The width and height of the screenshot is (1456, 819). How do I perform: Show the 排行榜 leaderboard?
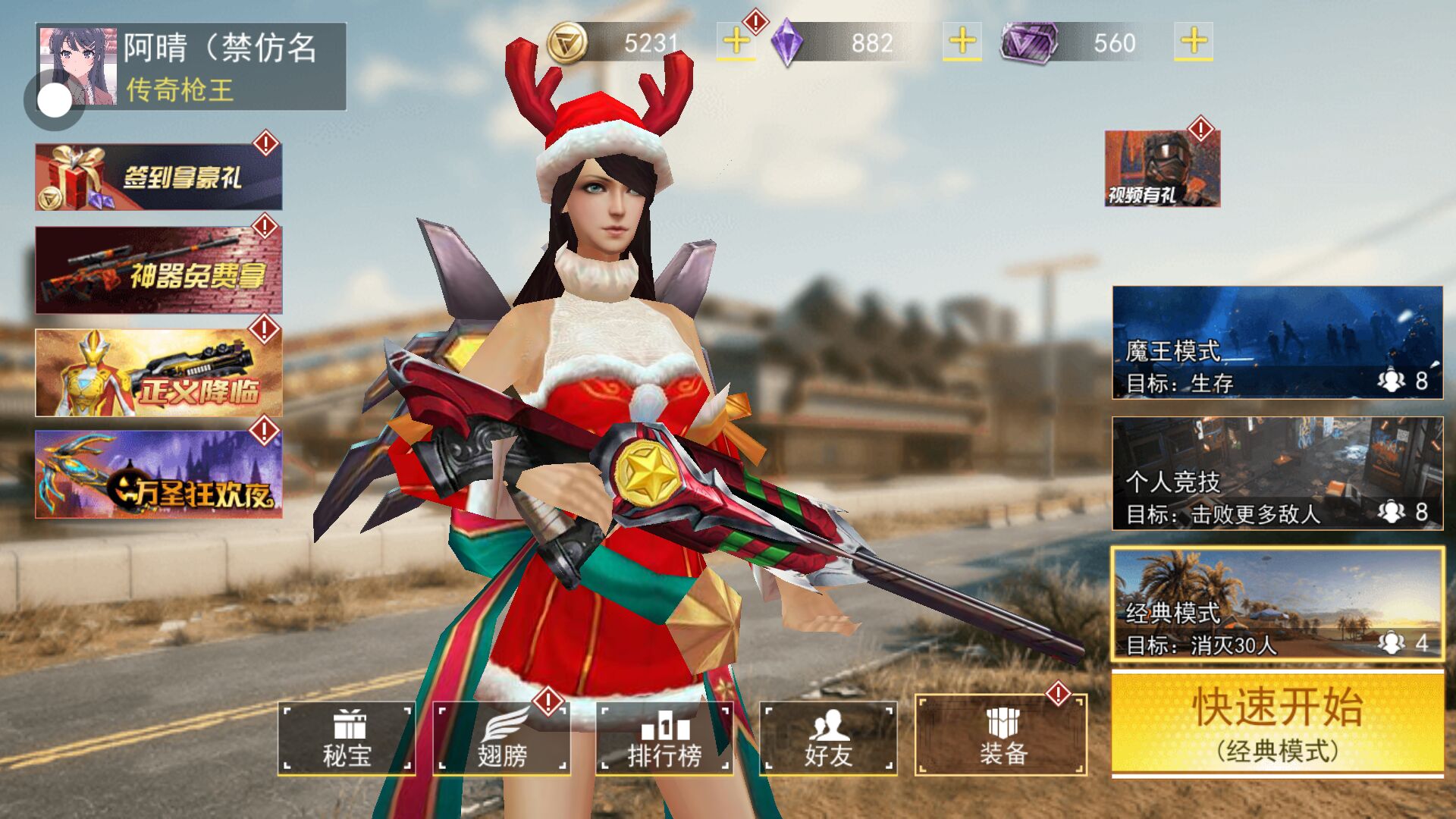(x=664, y=738)
